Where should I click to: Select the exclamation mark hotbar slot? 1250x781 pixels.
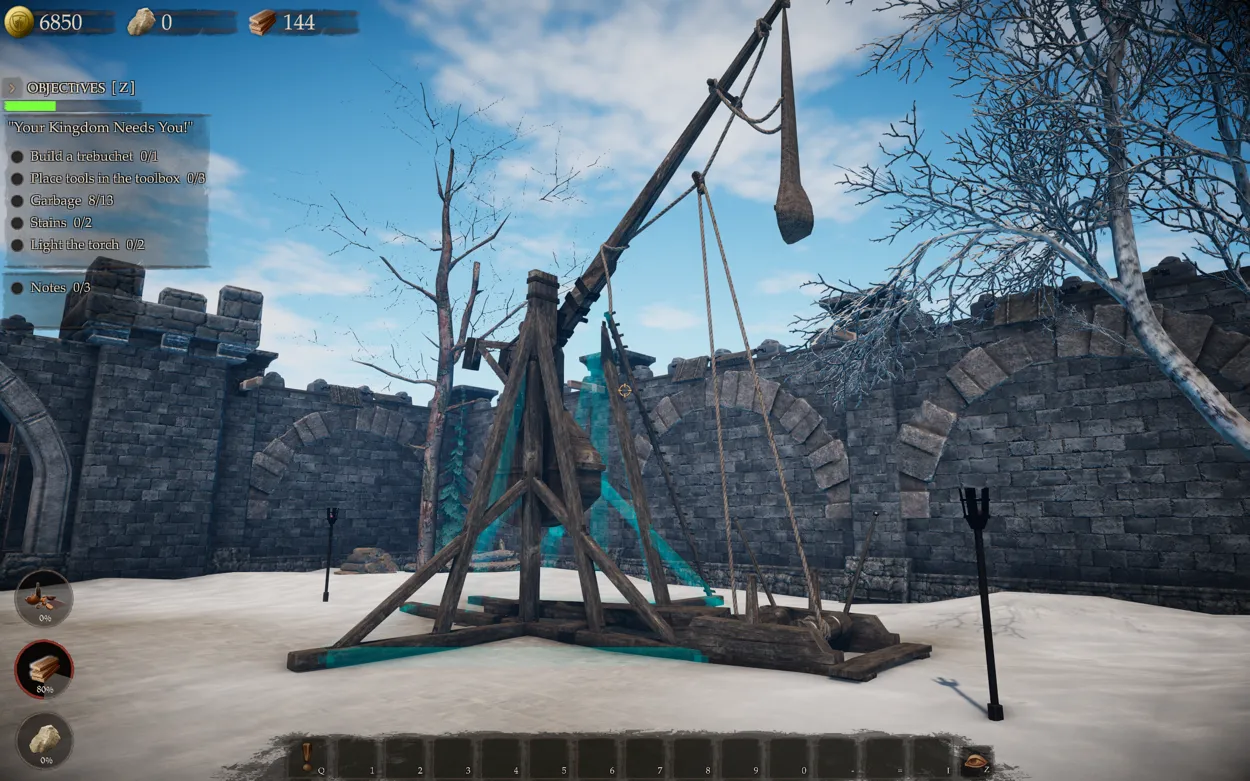point(307,757)
